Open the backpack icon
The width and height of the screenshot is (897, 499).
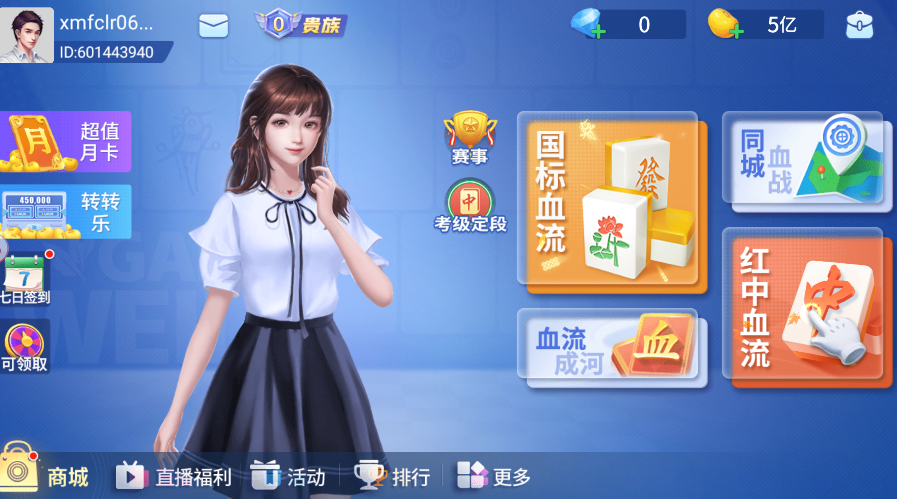point(859,25)
